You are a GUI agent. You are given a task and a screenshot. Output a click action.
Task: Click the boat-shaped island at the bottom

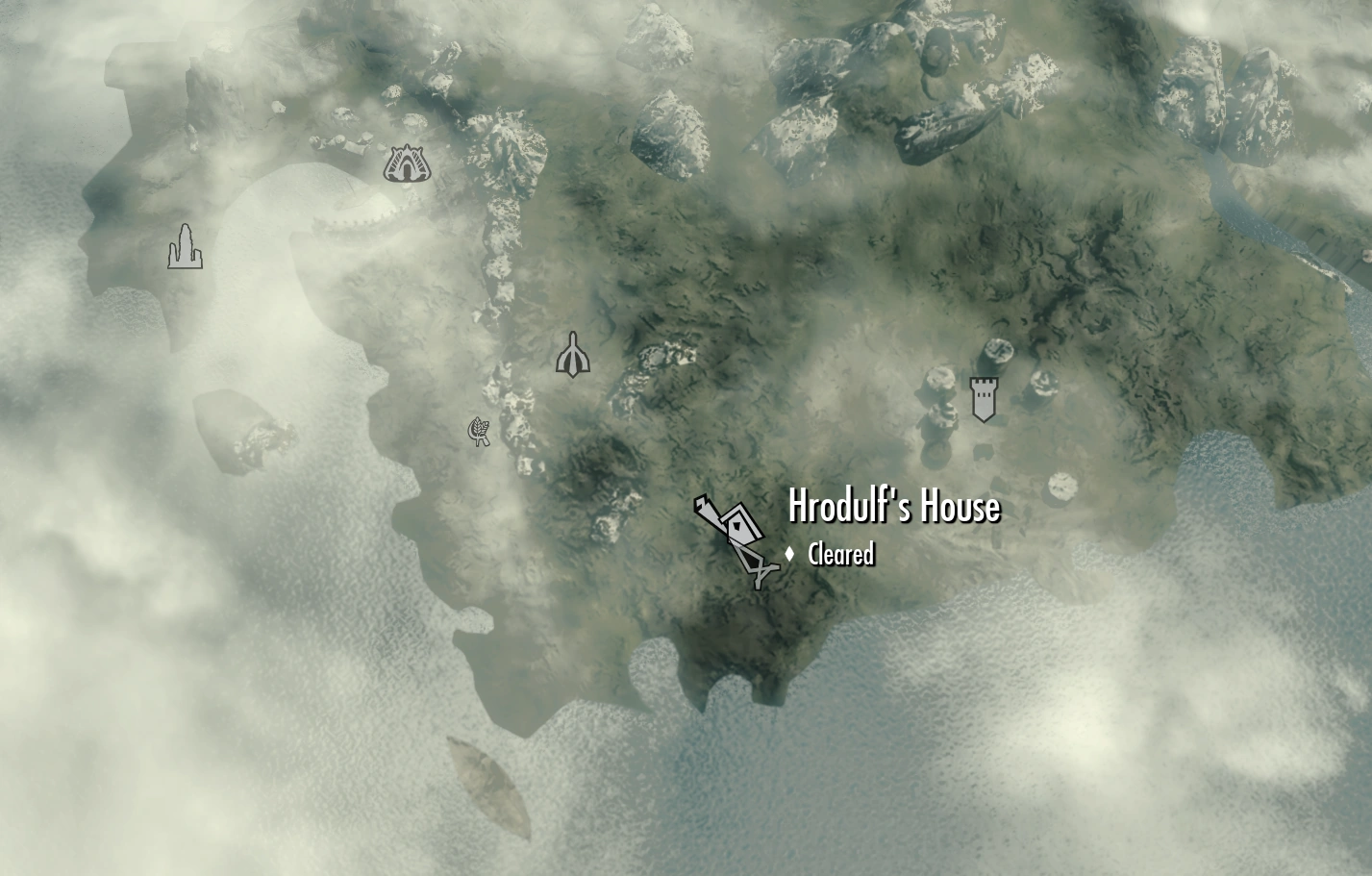coord(488,784)
